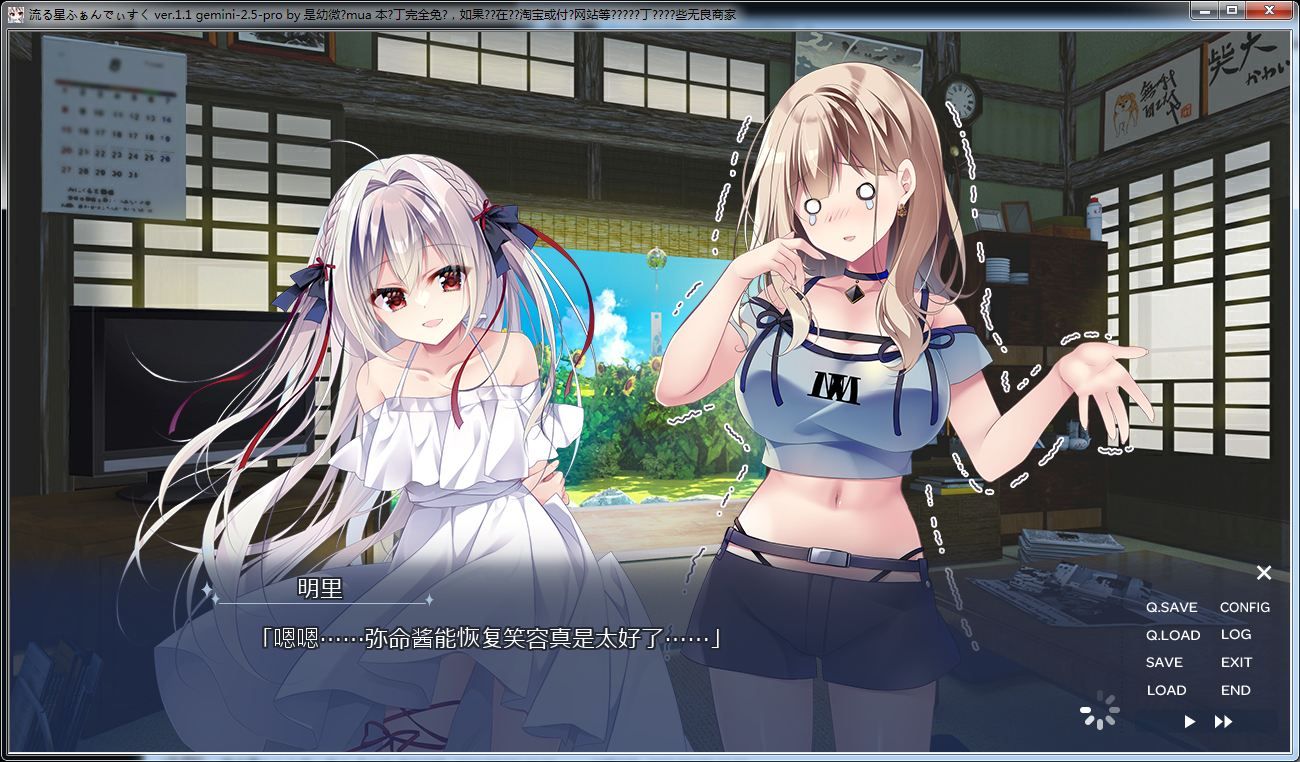
Task: Open the LOAD screen
Action: 1168,689
